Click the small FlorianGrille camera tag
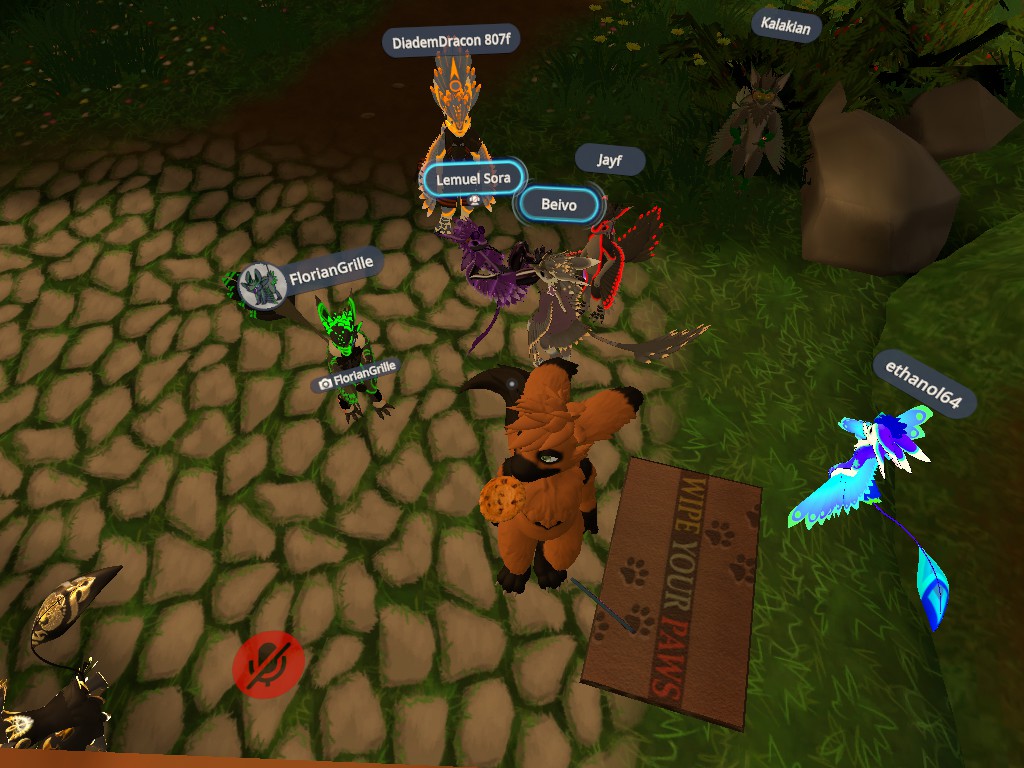The image size is (1024, 768). pos(357,377)
